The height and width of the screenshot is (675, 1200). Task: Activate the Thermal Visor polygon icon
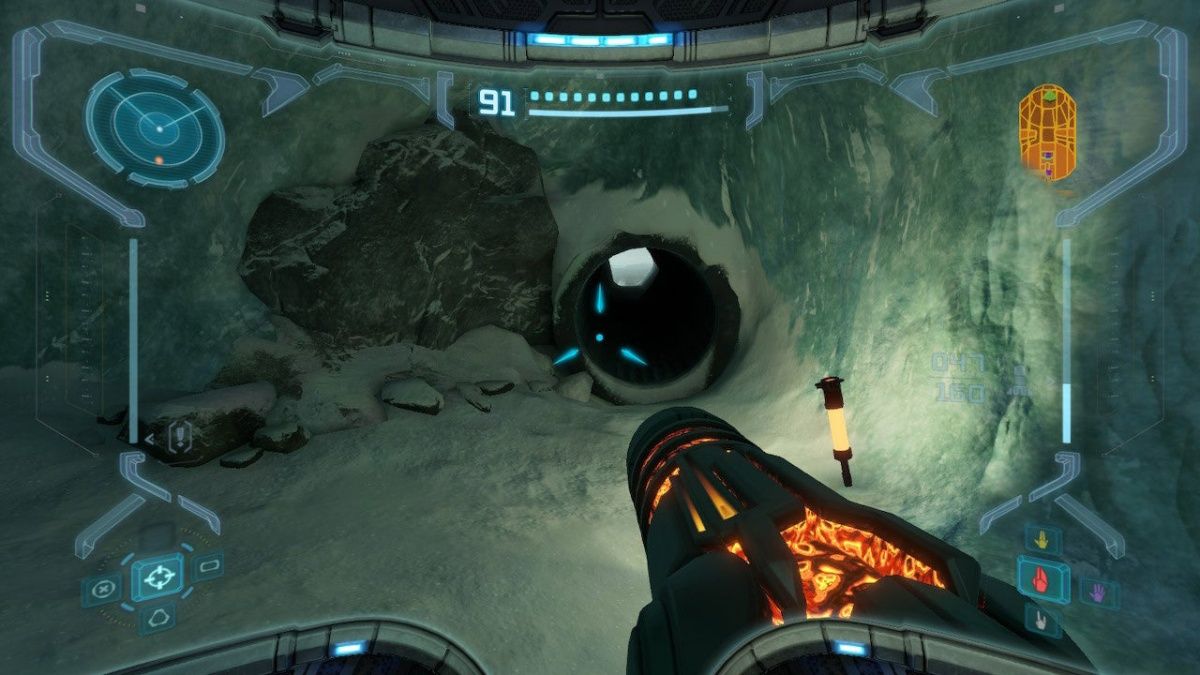157,619
